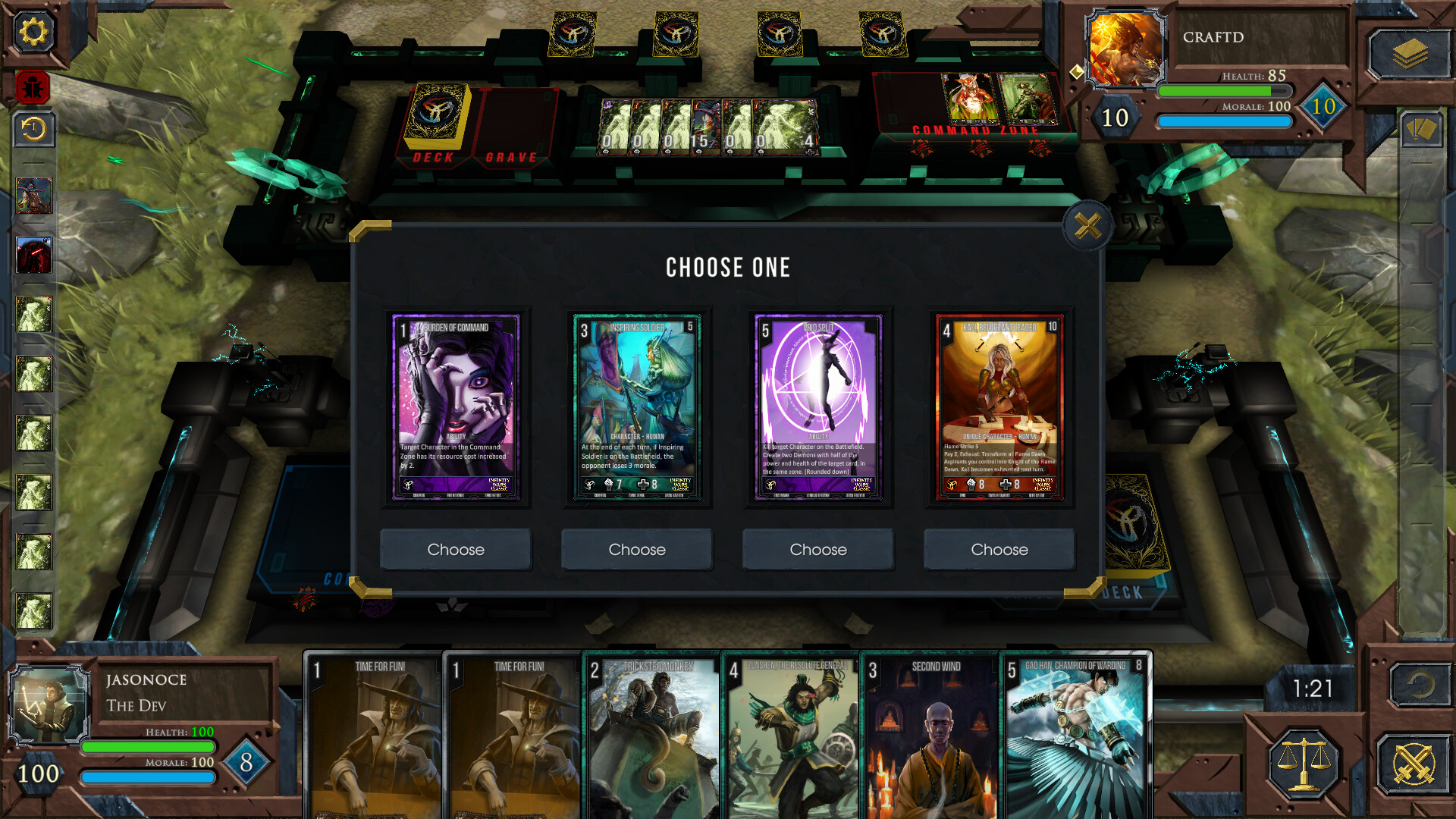Close the Choose One dialog
Screen dimensions: 1456x819
[1087, 226]
